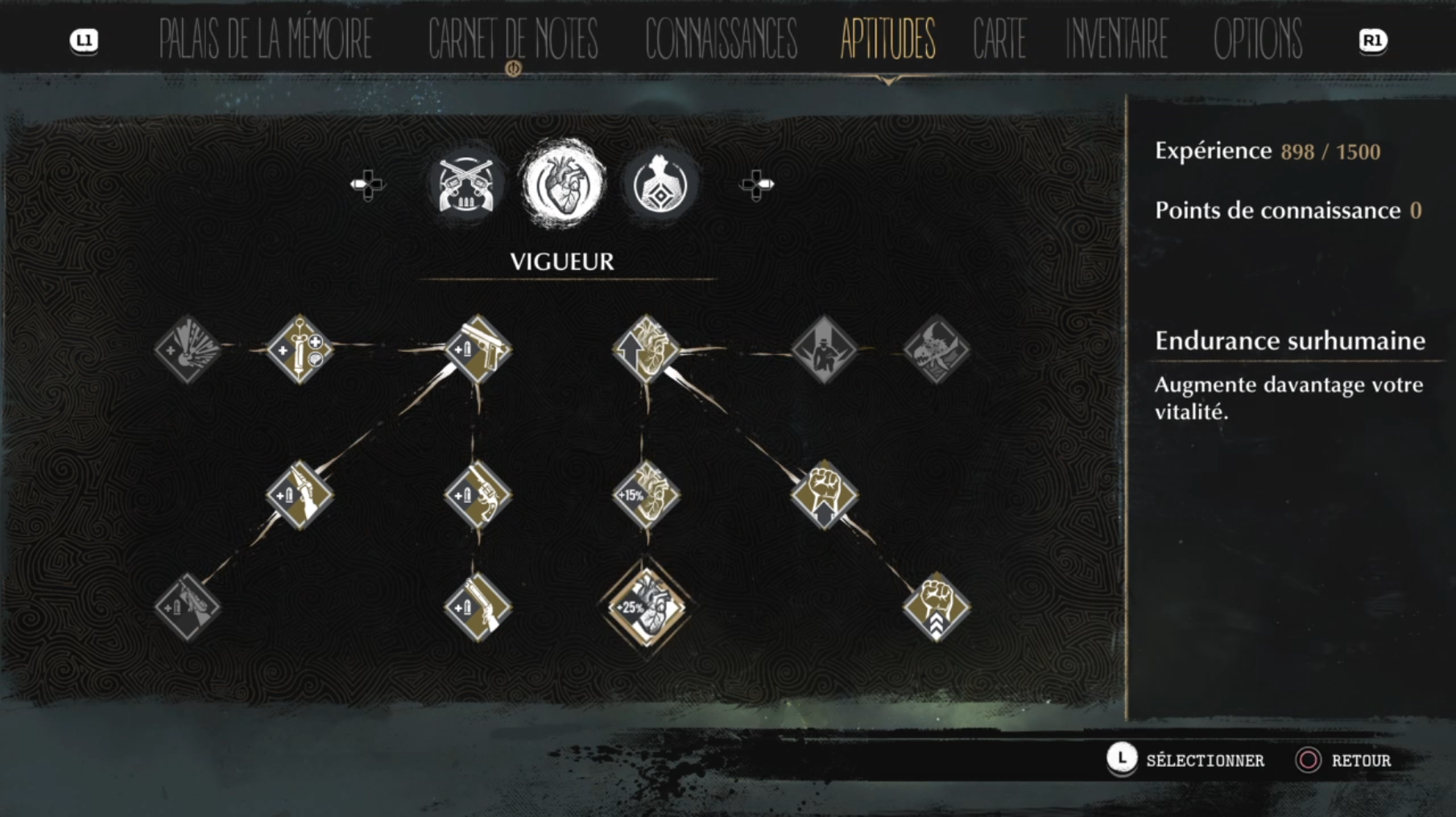The height and width of the screenshot is (817, 1456).
Task: Open the Options tab
Action: (x=1257, y=39)
